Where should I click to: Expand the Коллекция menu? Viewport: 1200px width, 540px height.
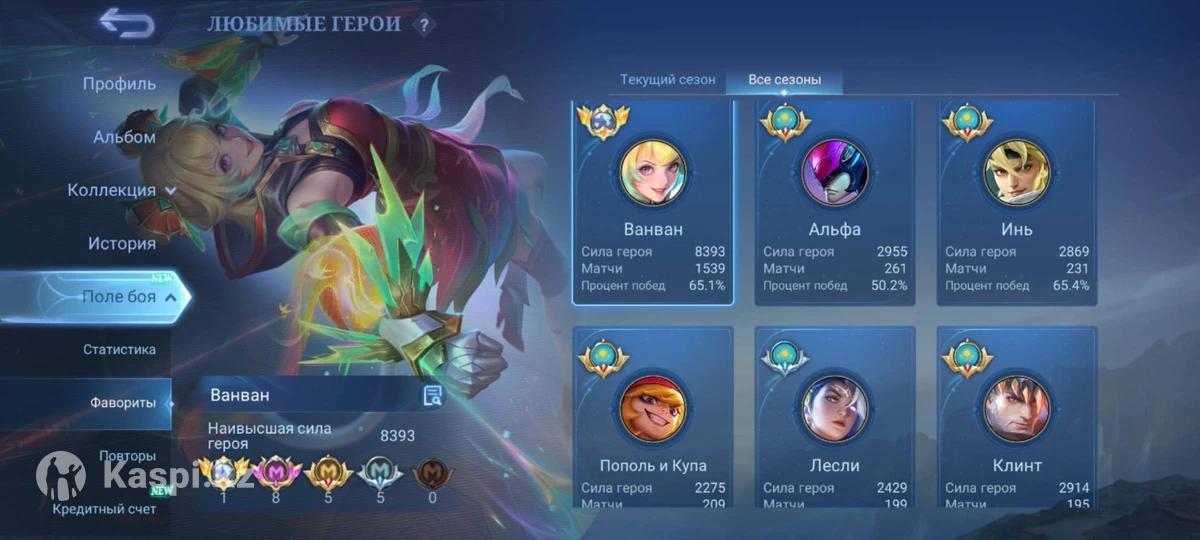121,190
